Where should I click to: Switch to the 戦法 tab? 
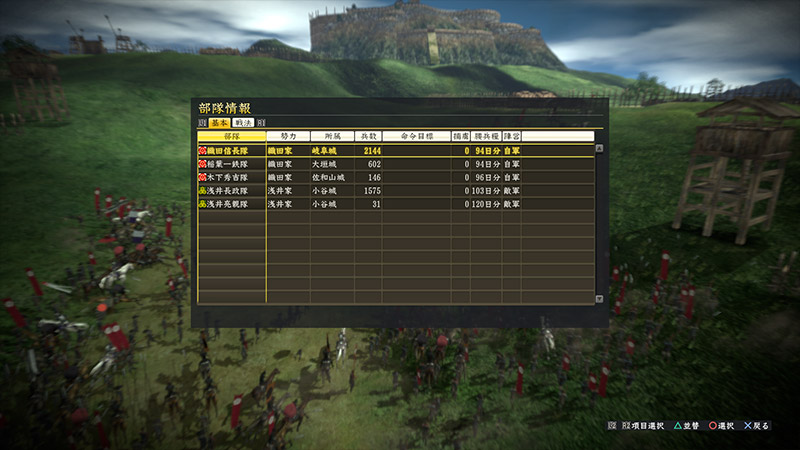[245, 122]
